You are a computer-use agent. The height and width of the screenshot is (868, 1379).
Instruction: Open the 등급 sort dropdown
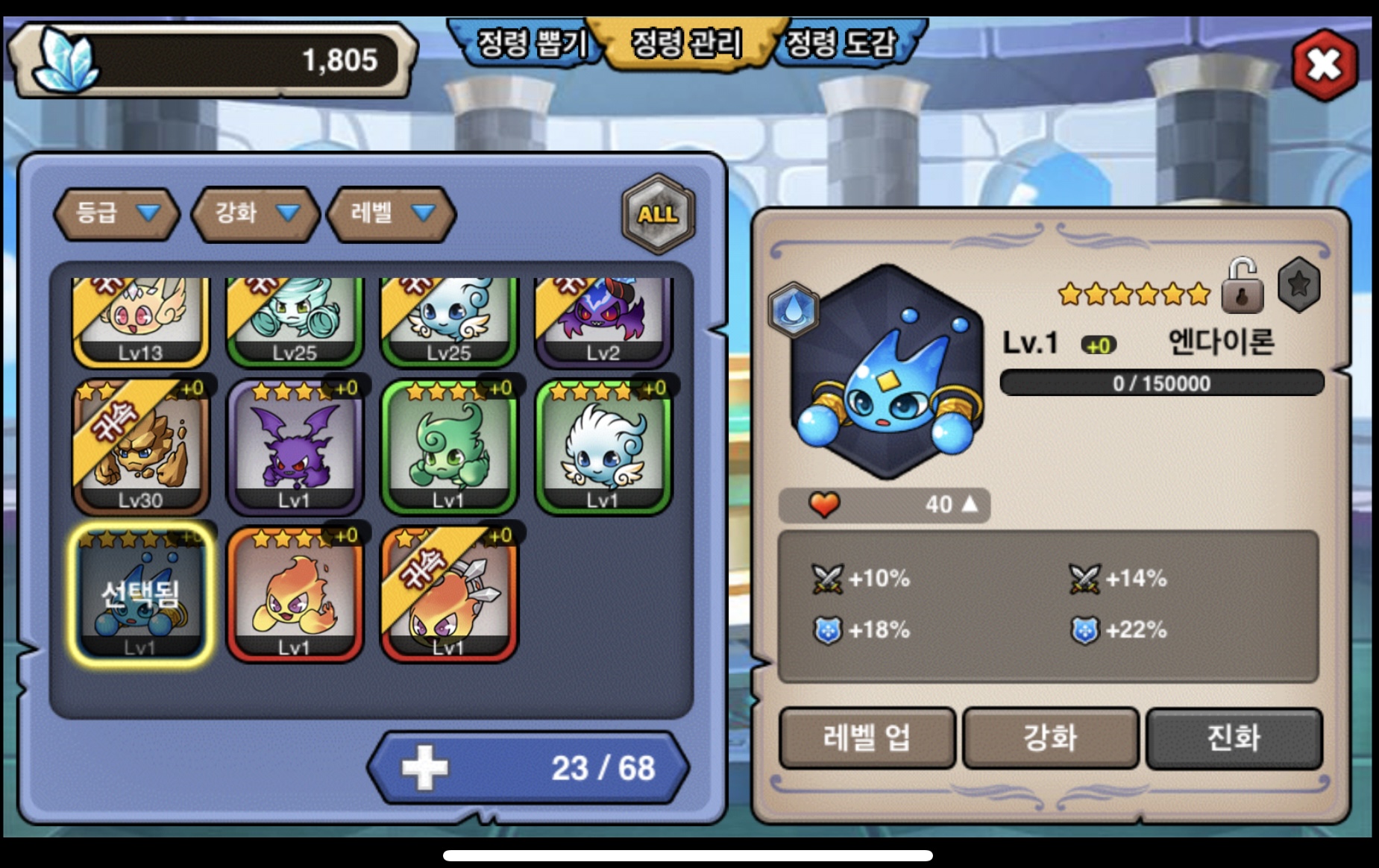coord(117,214)
